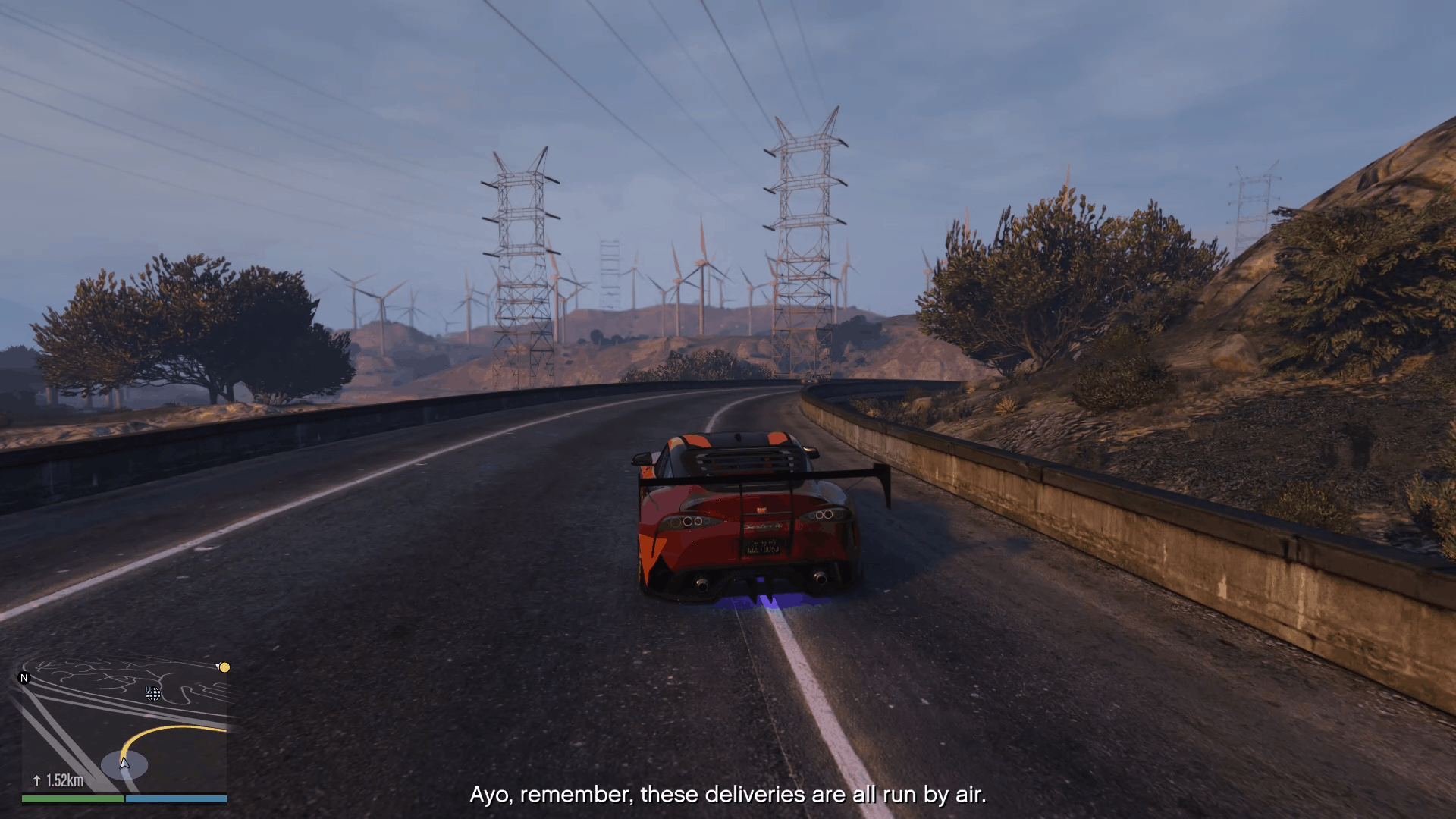Click the player arrow marker on the minimap

124,764
